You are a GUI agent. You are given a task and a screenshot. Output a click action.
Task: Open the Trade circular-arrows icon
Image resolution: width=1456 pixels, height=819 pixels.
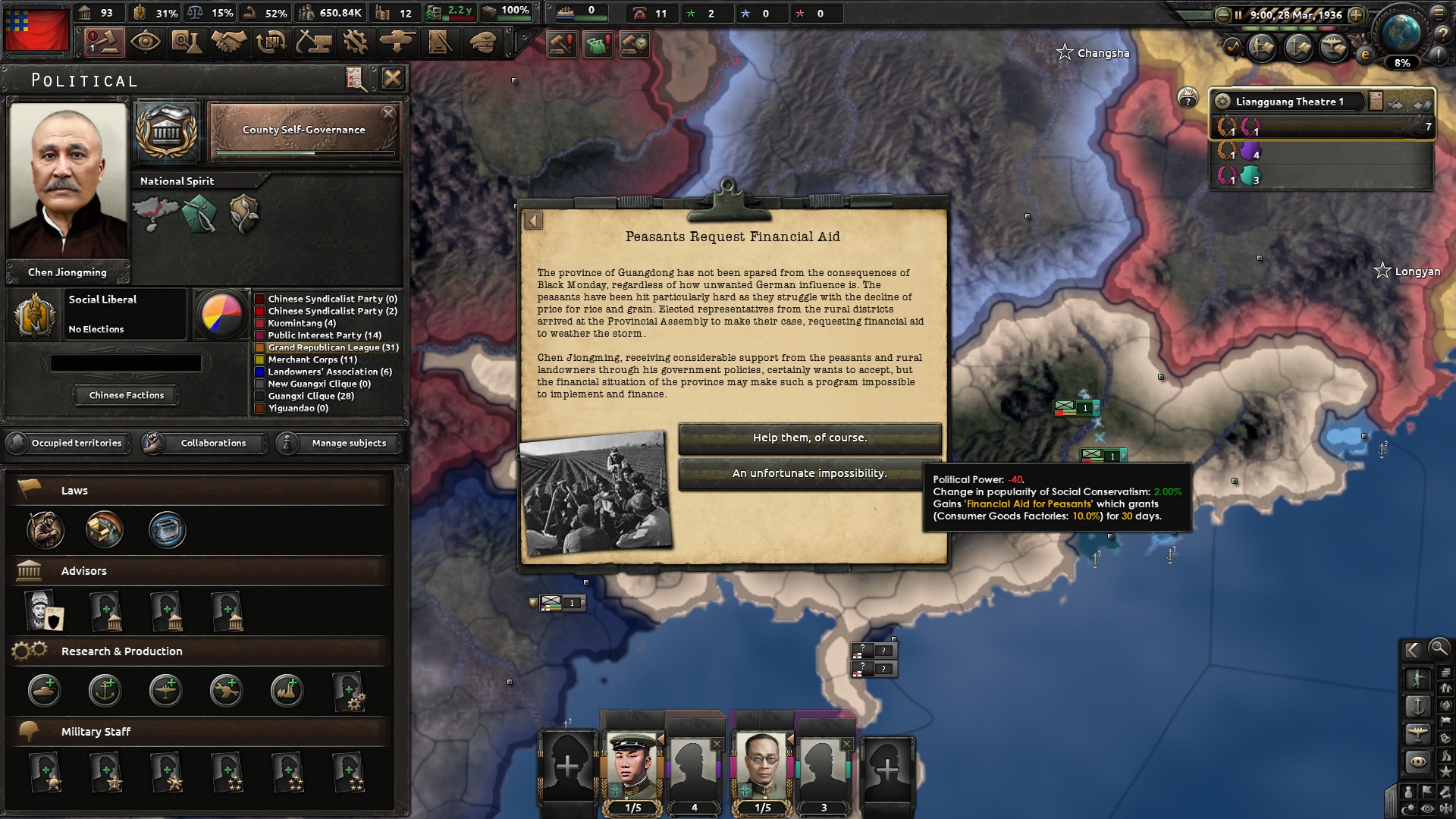pyautogui.click(x=271, y=42)
